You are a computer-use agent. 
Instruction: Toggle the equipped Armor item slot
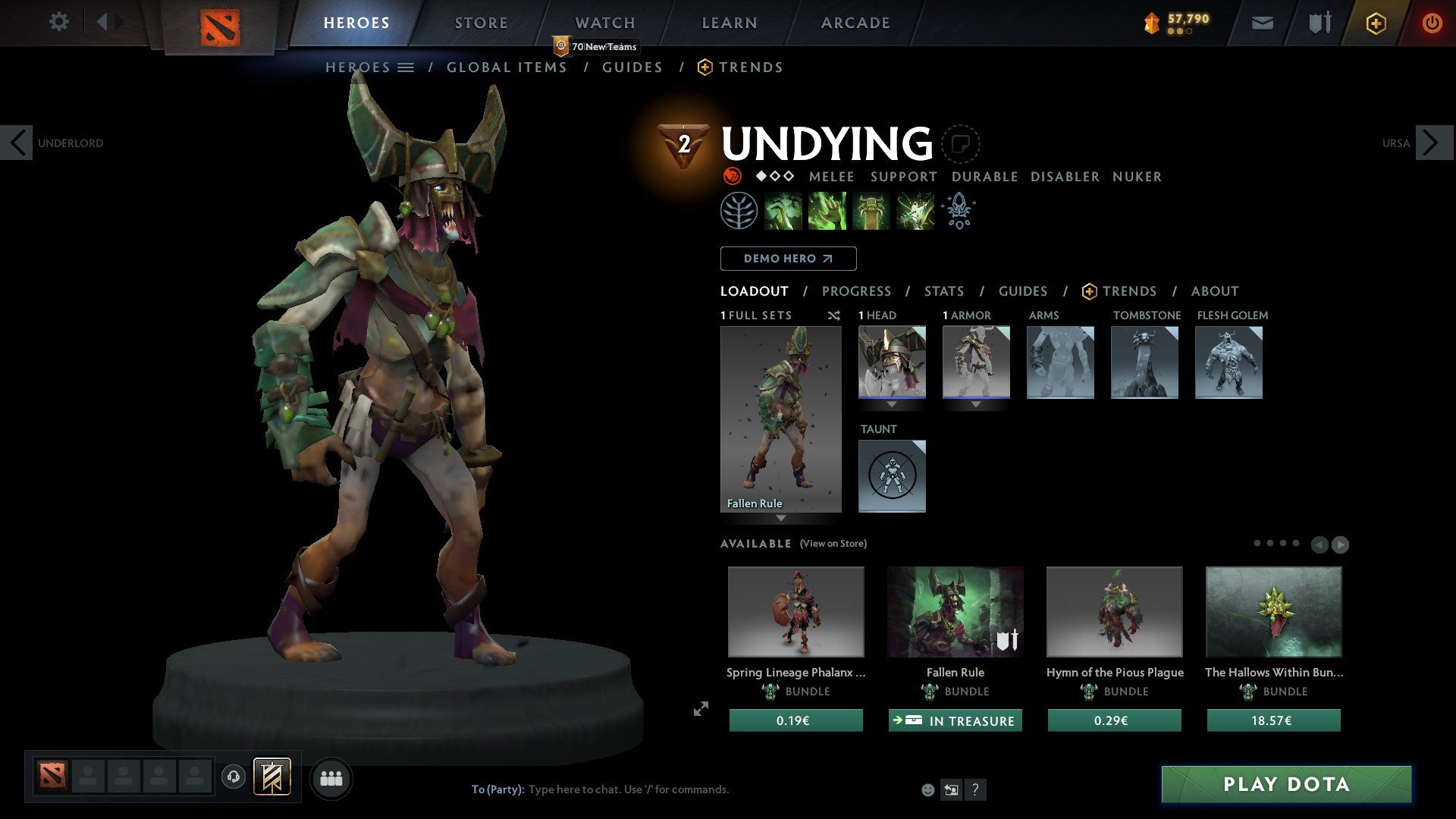click(976, 362)
